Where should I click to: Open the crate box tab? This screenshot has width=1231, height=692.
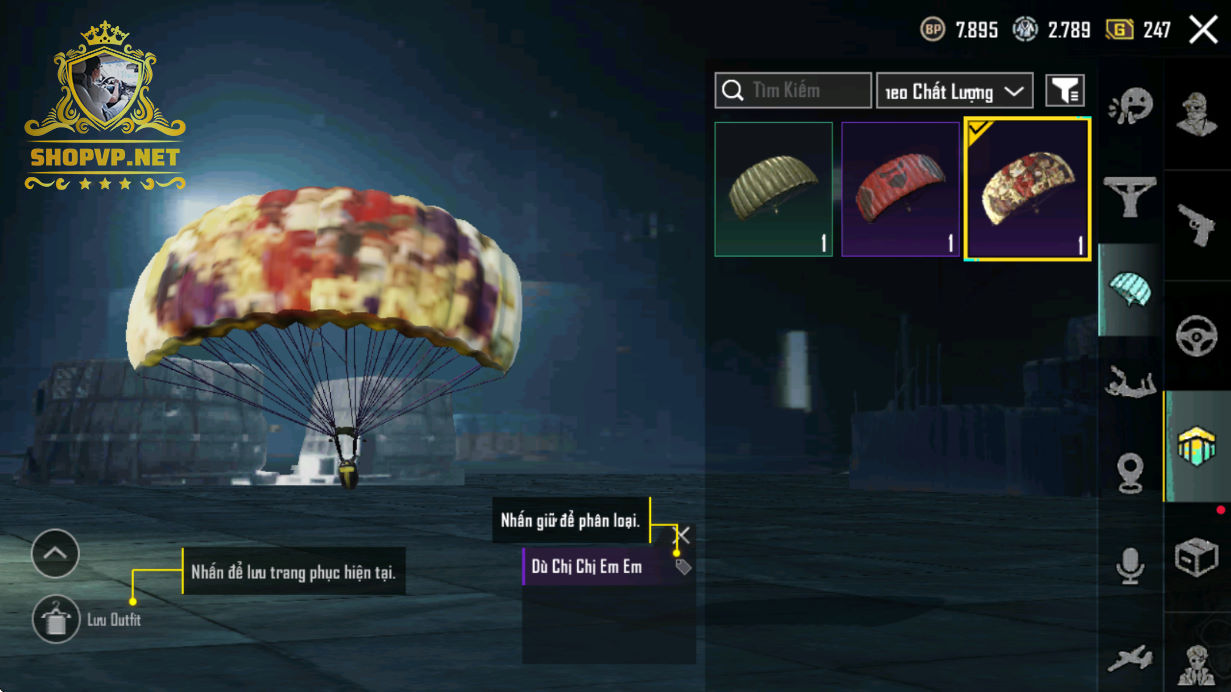pos(1196,557)
